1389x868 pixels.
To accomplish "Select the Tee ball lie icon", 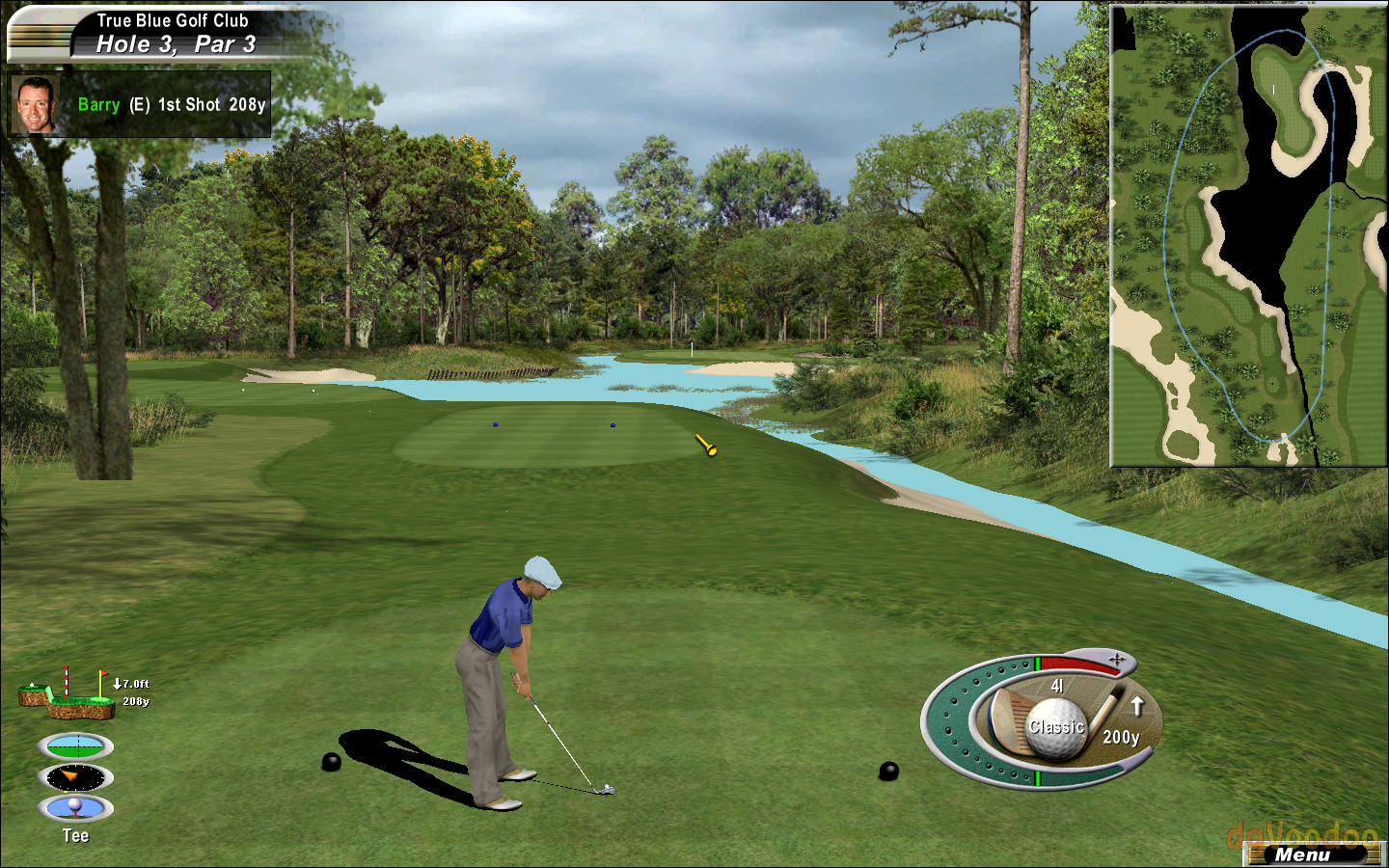I will (75, 808).
